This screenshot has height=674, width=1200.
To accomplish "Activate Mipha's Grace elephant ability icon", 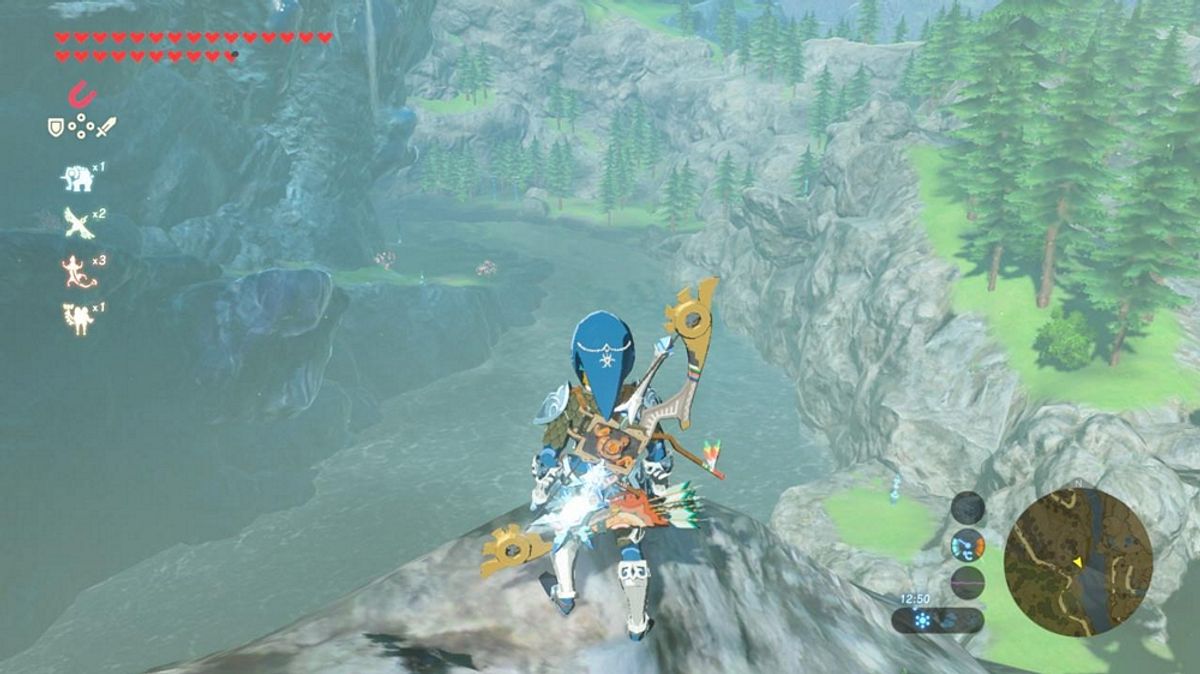I will [x=76, y=178].
